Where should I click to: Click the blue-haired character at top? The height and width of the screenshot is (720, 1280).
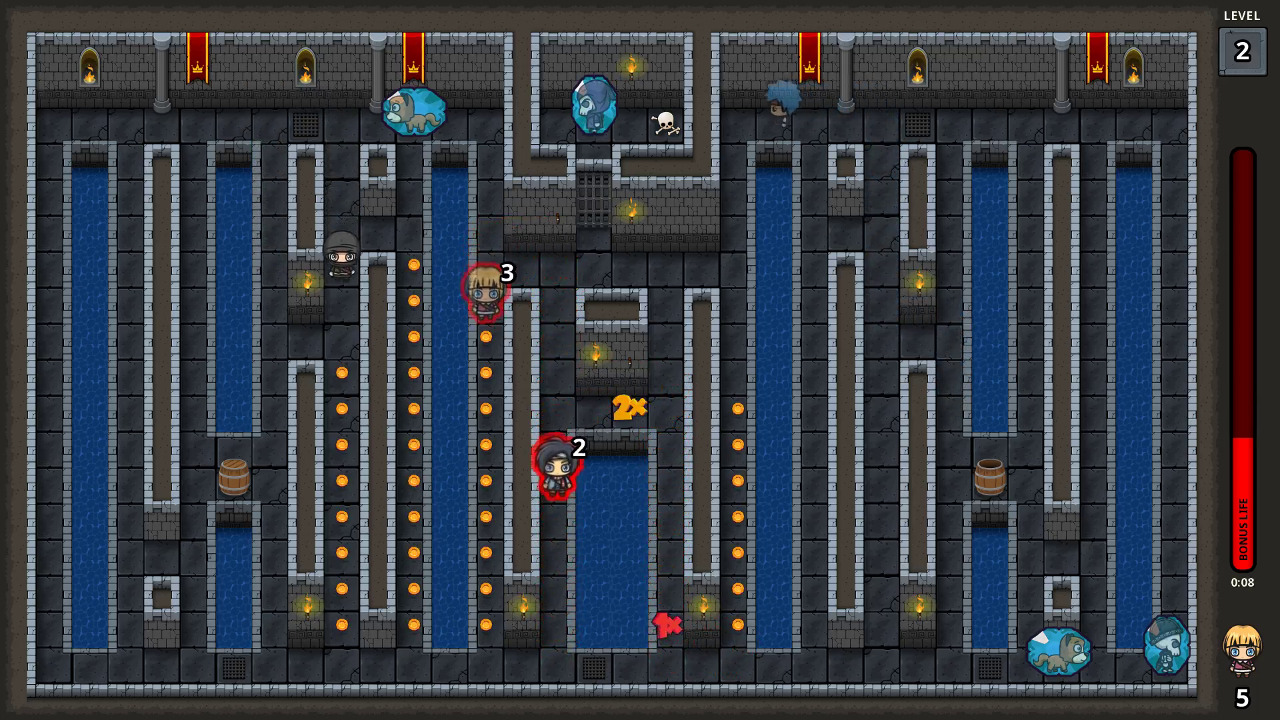(x=784, y=100)
